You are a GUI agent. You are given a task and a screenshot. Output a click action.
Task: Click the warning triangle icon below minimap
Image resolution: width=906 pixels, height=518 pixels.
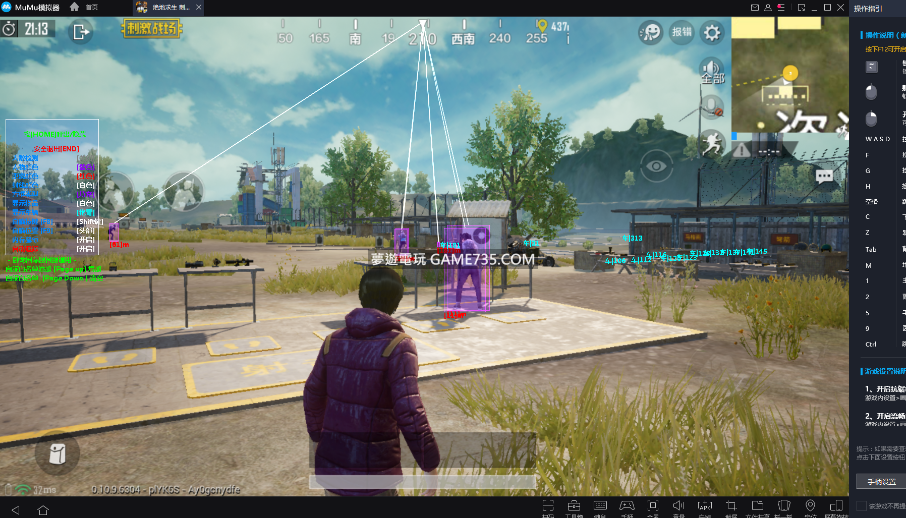742,150
